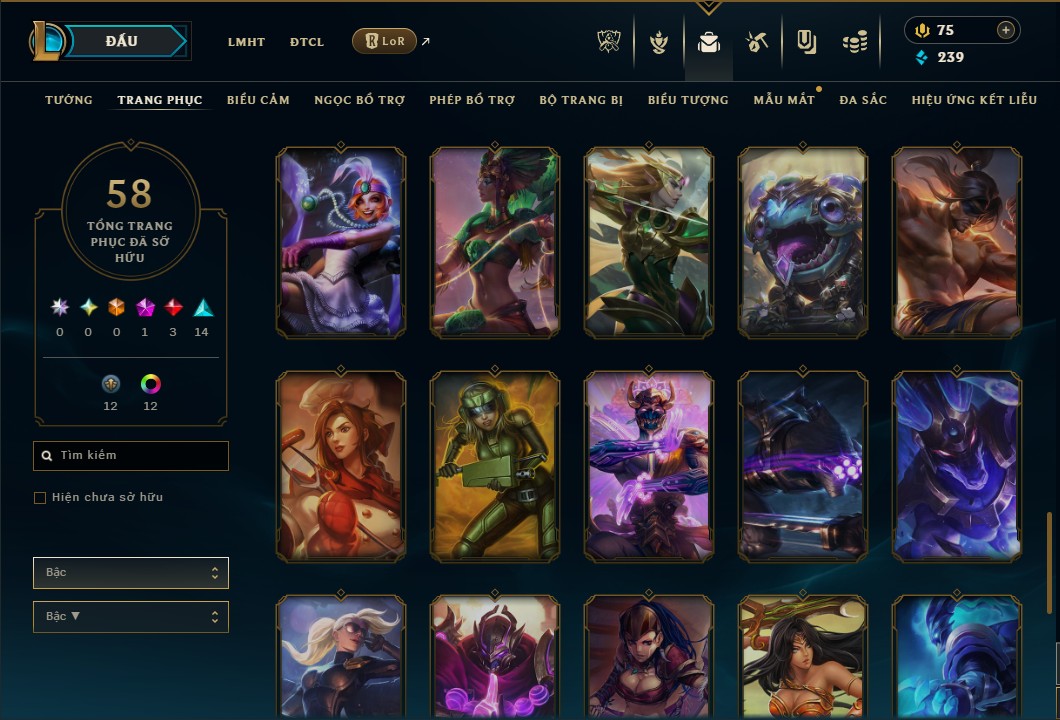
Task: Open the TƯỚNG champions tab
Action: tap(69, 100)
